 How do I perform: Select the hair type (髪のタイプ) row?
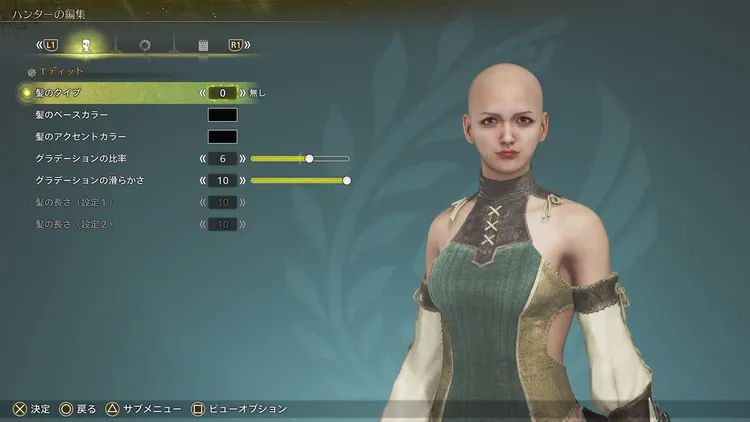tap(62, 93)
